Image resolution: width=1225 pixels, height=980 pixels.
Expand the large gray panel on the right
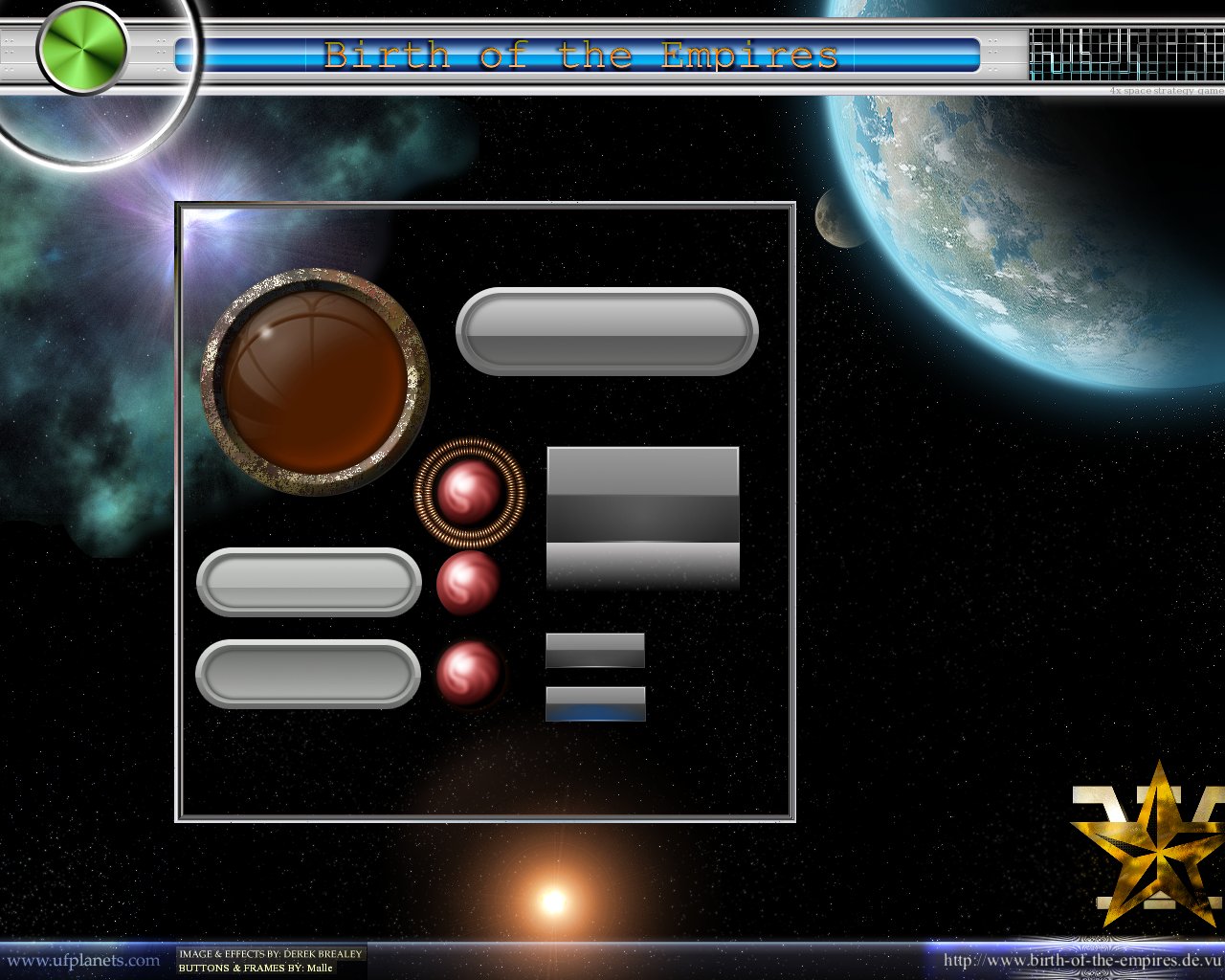tap(642, 517)
